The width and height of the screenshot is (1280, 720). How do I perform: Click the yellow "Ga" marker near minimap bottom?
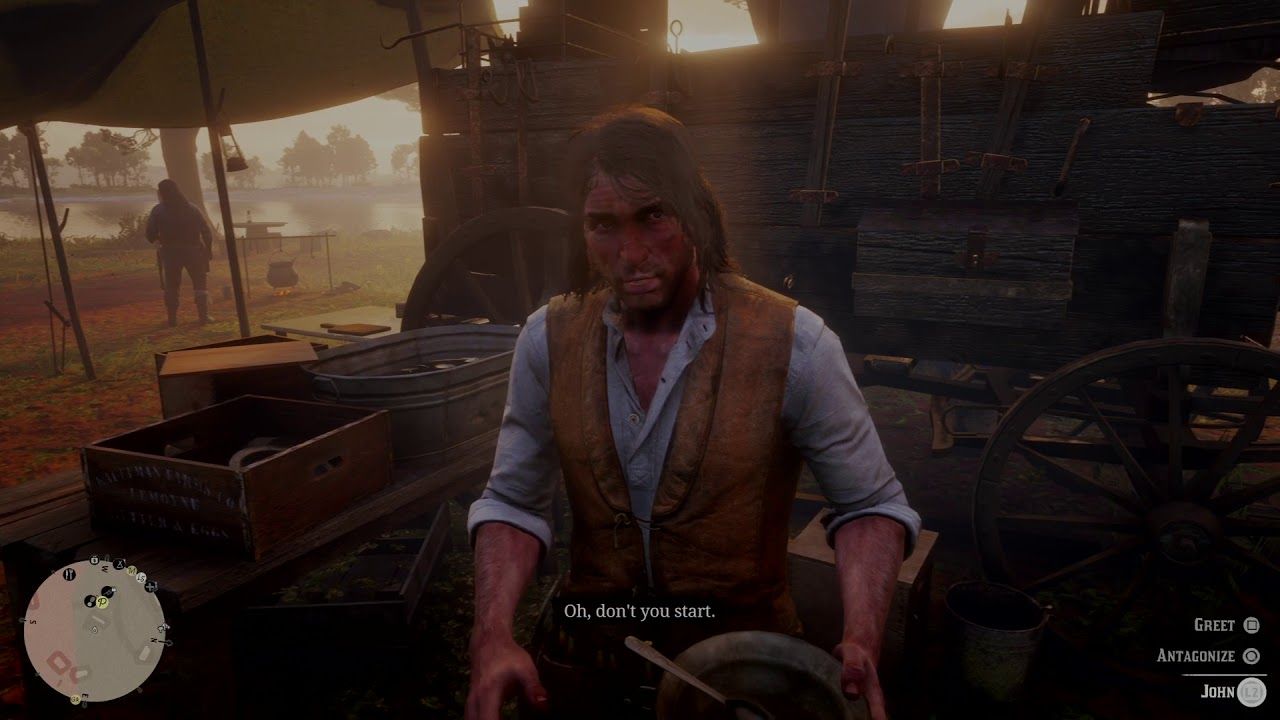click(x=74, y=698)
